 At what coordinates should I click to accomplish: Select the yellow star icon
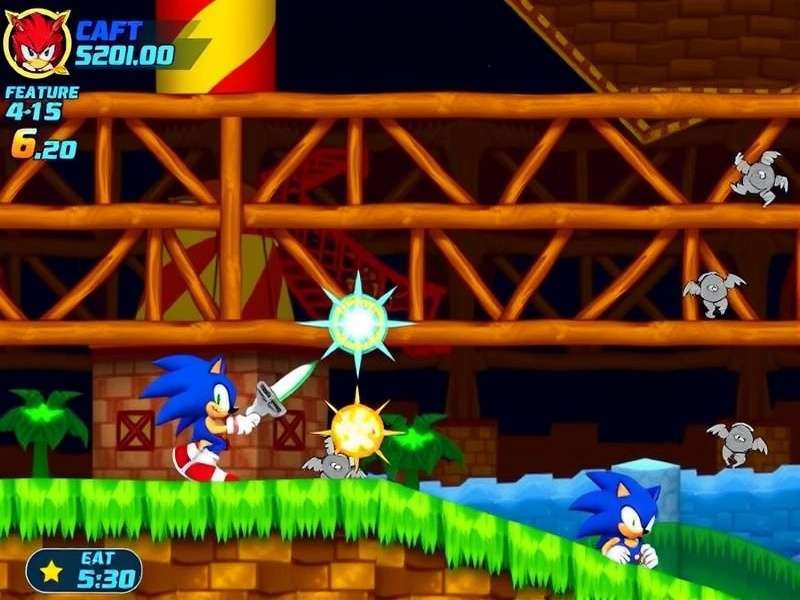[50, 571]
